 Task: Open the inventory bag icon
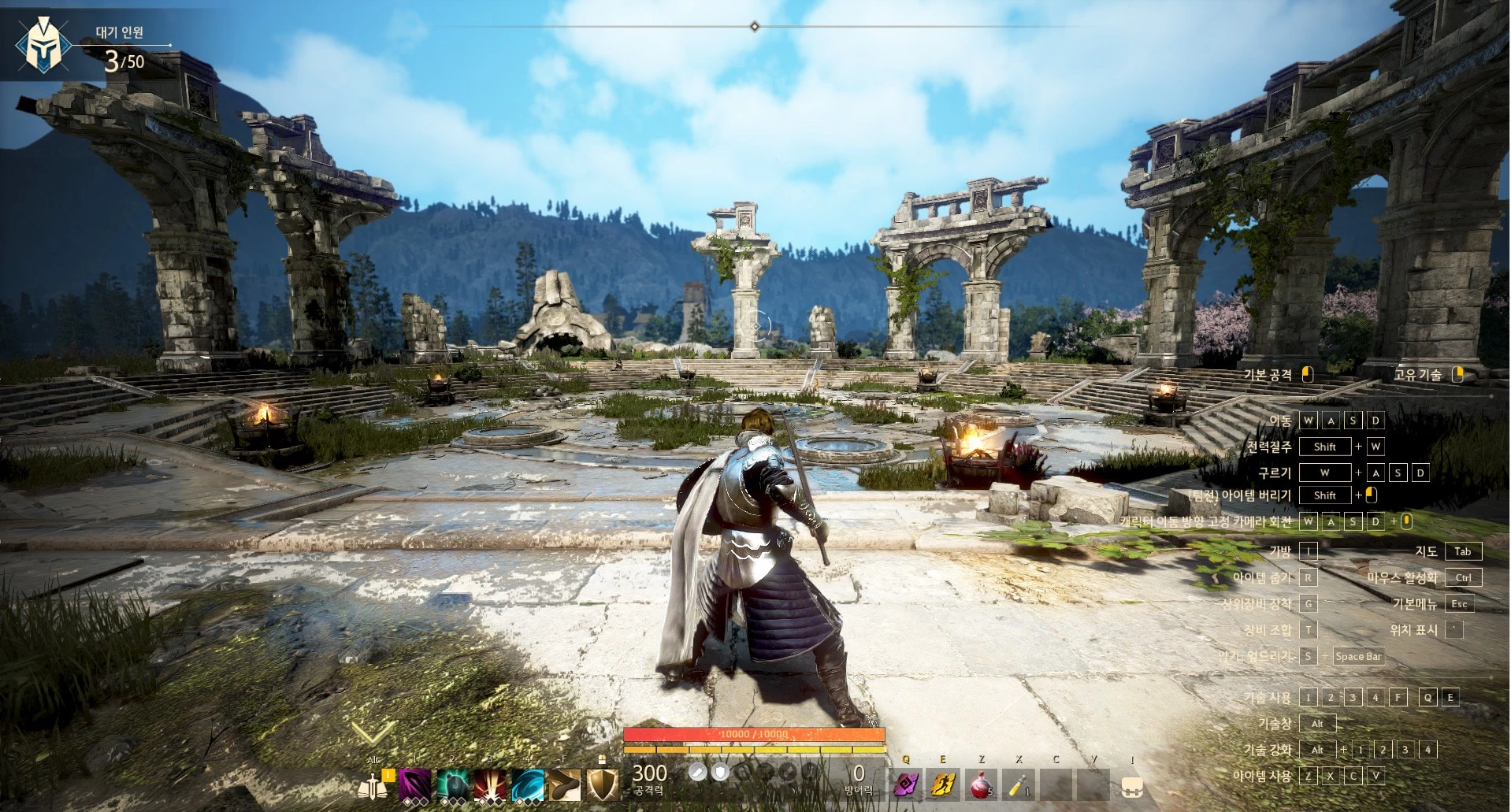(x=1132, y=785)
